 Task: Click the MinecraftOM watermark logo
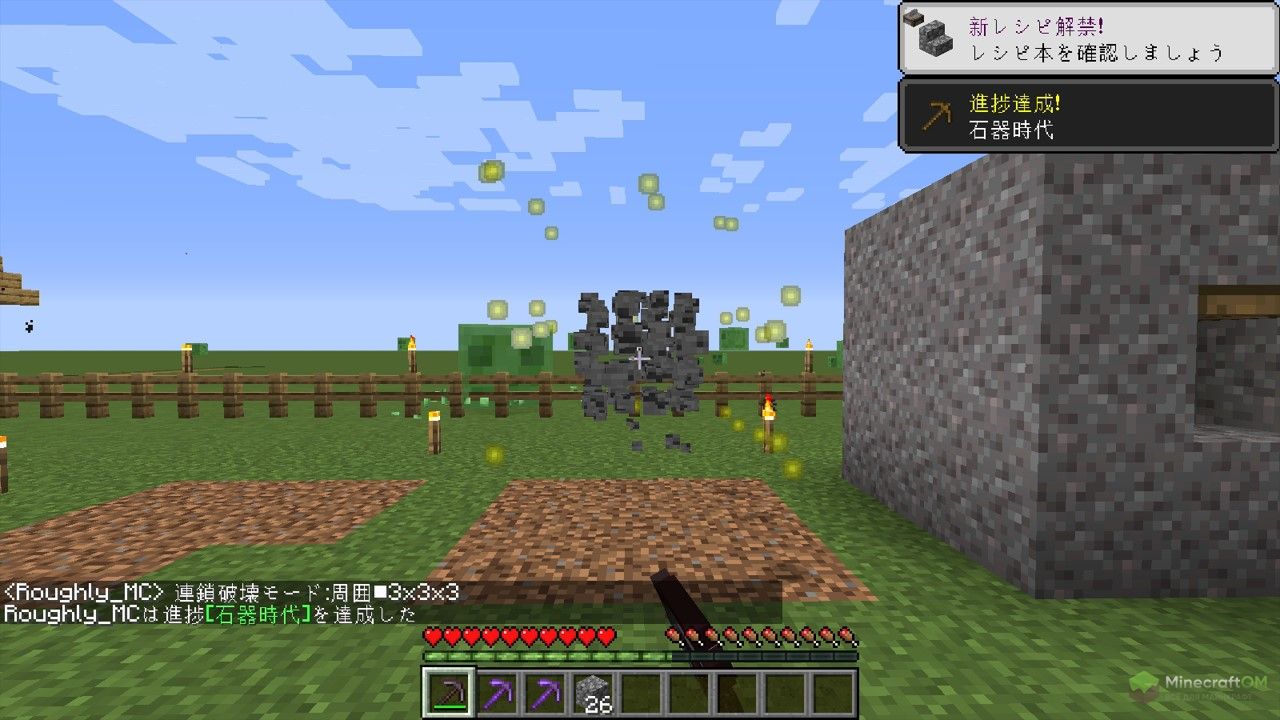(x=1199, y=687)
